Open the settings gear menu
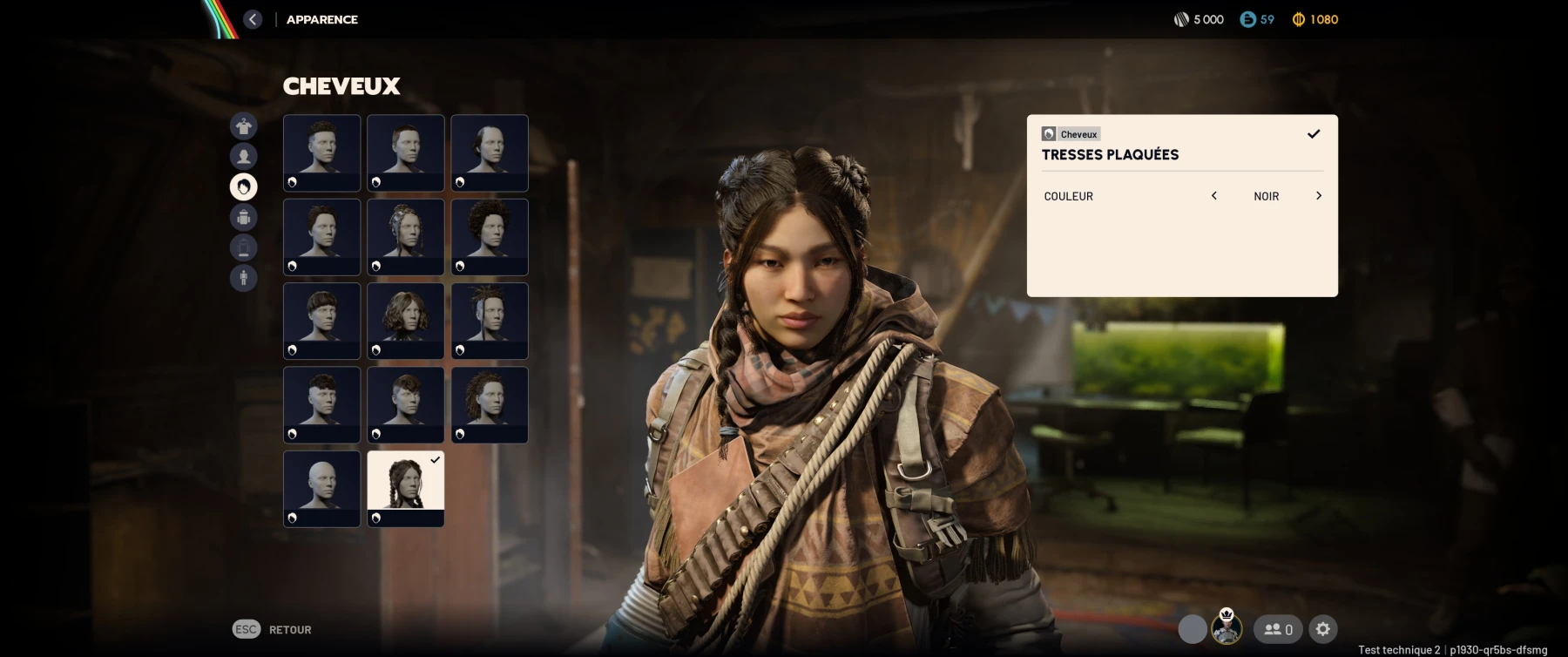 point(1323,629)
